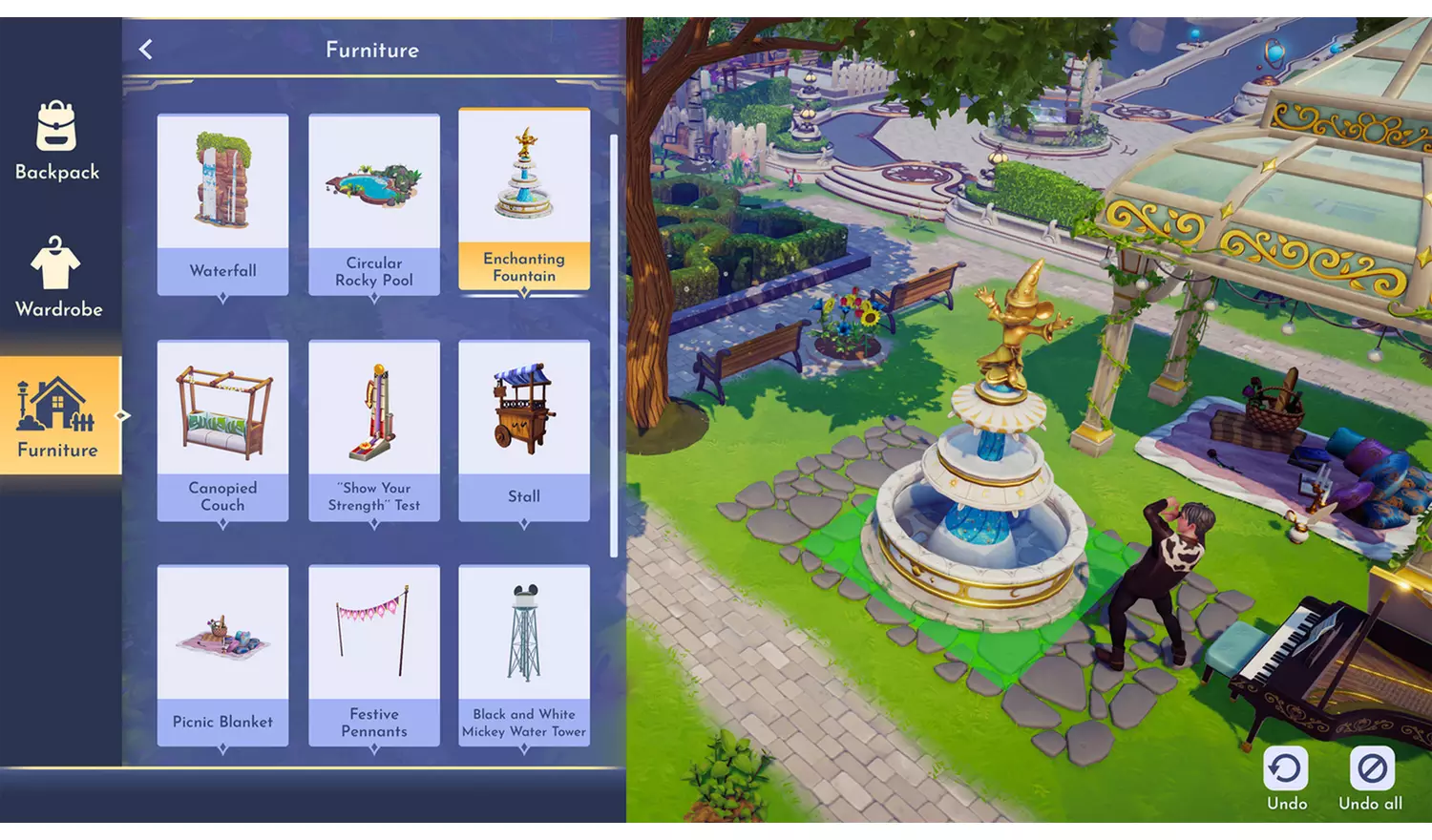Screen dimensions: 1432x840
Task: Open the Backpack tab
Action: point(57,141)
